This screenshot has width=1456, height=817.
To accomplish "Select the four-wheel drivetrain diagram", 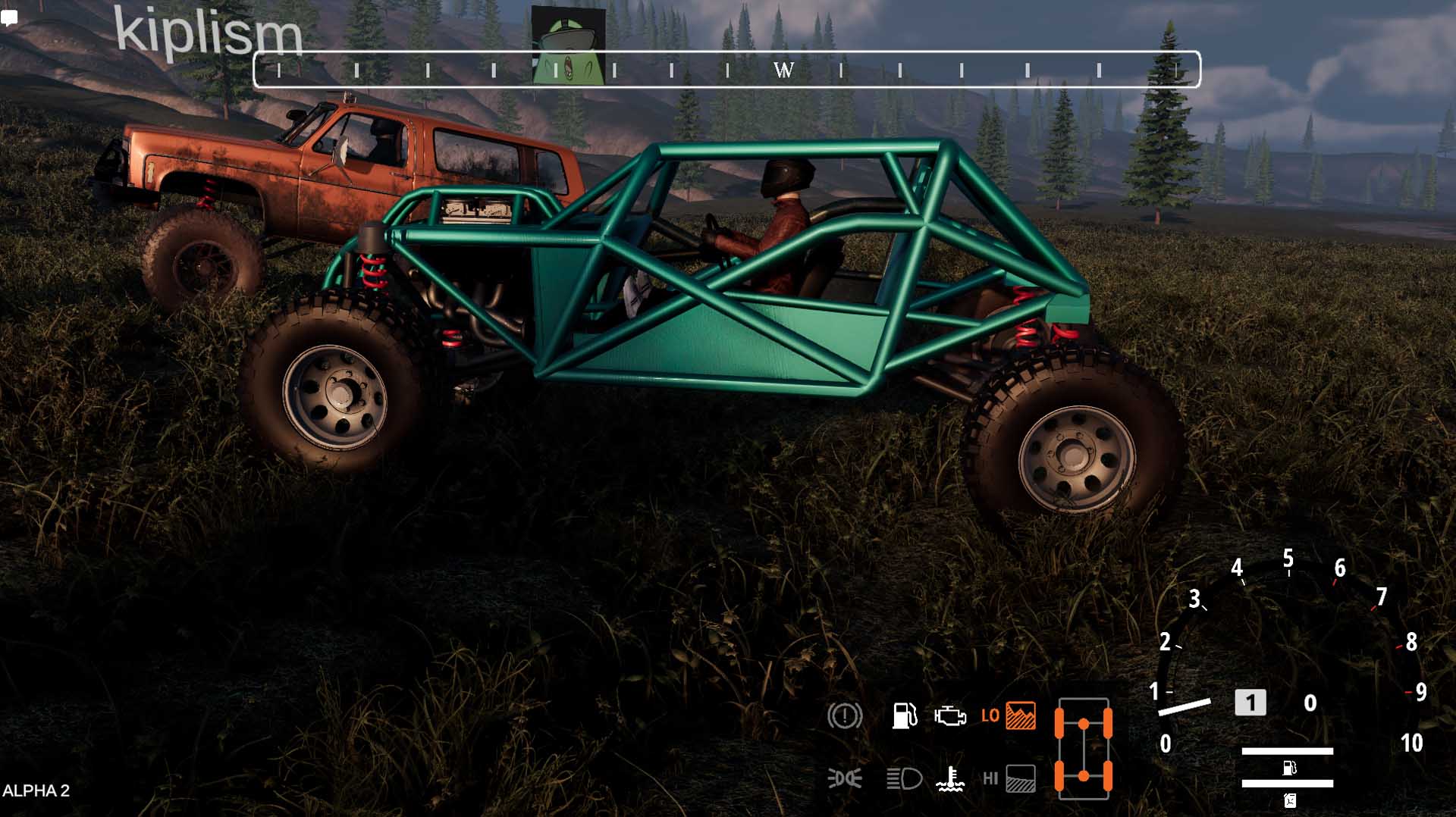I will click(x=1083, y=749).
